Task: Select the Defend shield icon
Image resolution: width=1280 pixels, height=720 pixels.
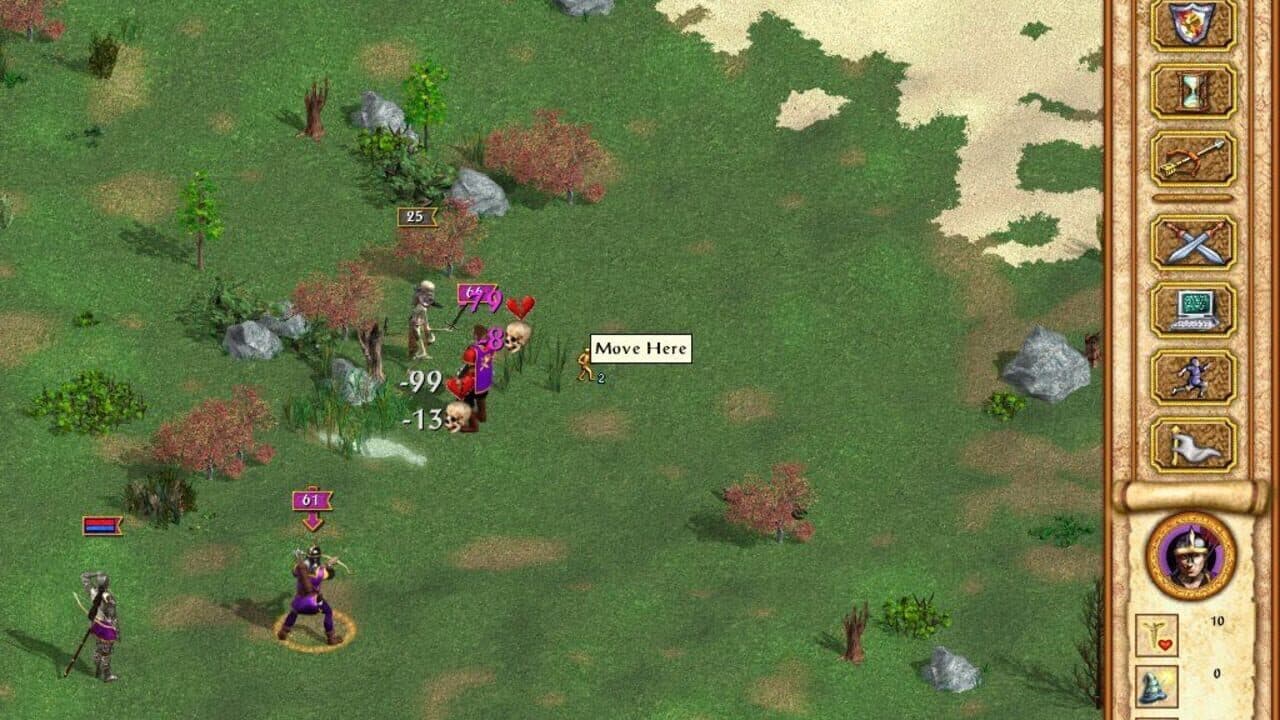Action: point(1192,23)
